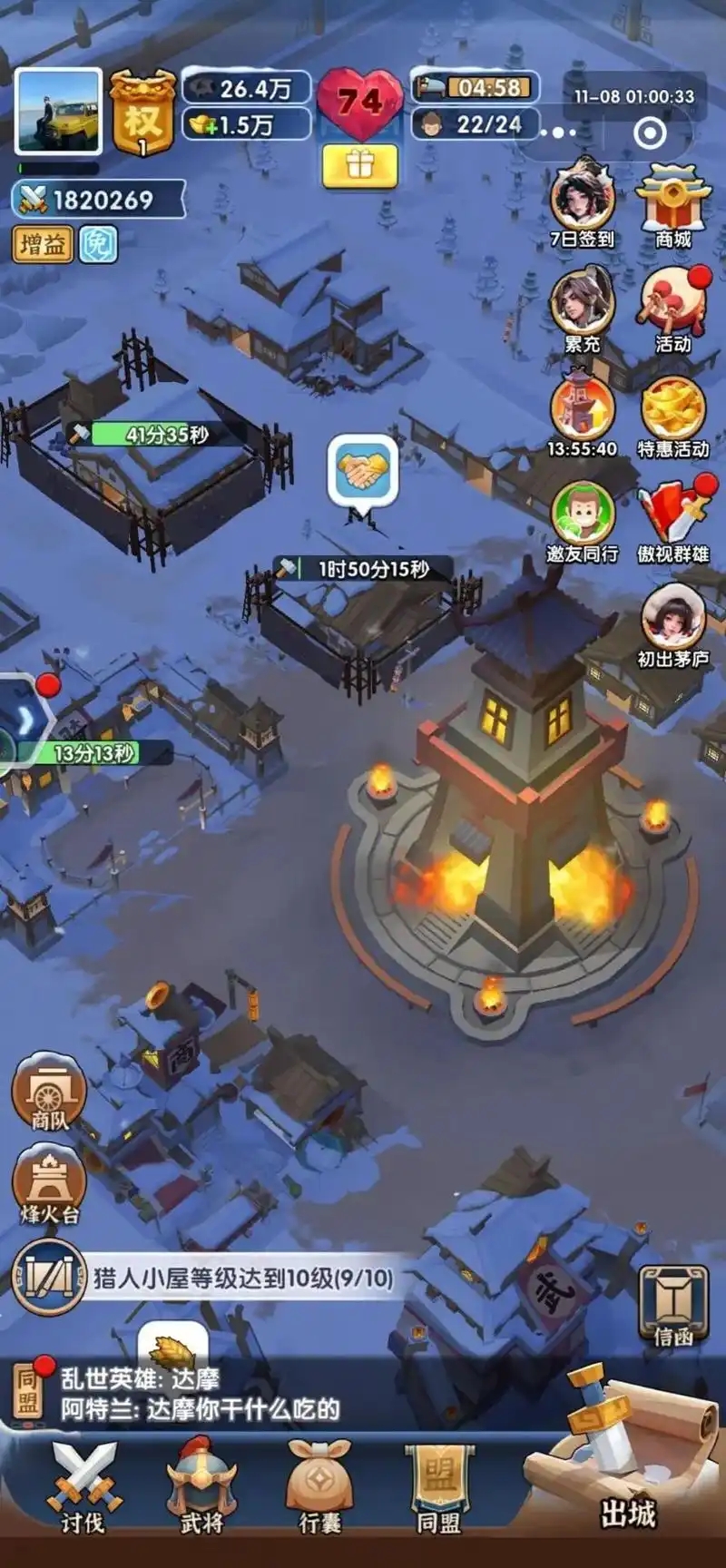Open the hunter's hut level quest tracker
726x1568 pixels.
tap(209, 1278)
